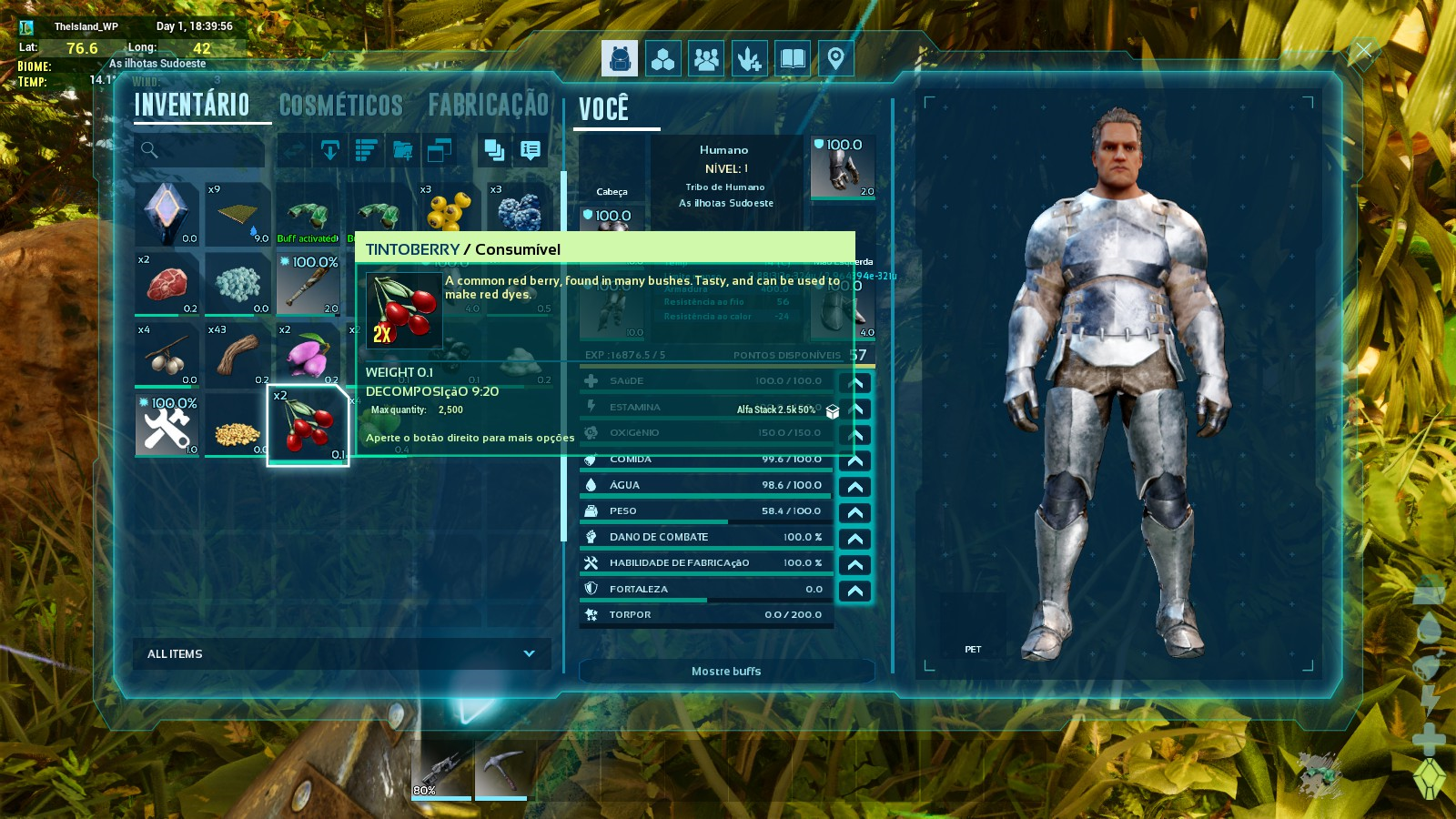Image resolution: width=1456 pixels, height=819 pixels.
Task: Select the equipped gauntlets slot
Action: pyautogui.click(x=843, y=167)
